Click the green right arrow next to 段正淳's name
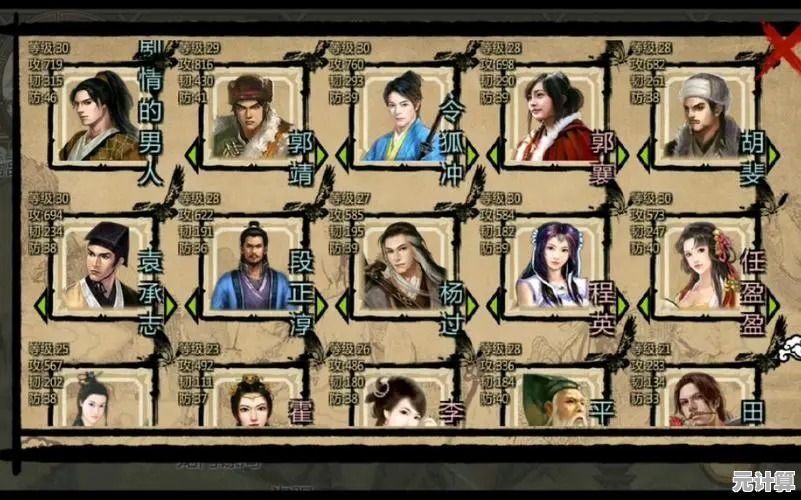 pos(320,304)
